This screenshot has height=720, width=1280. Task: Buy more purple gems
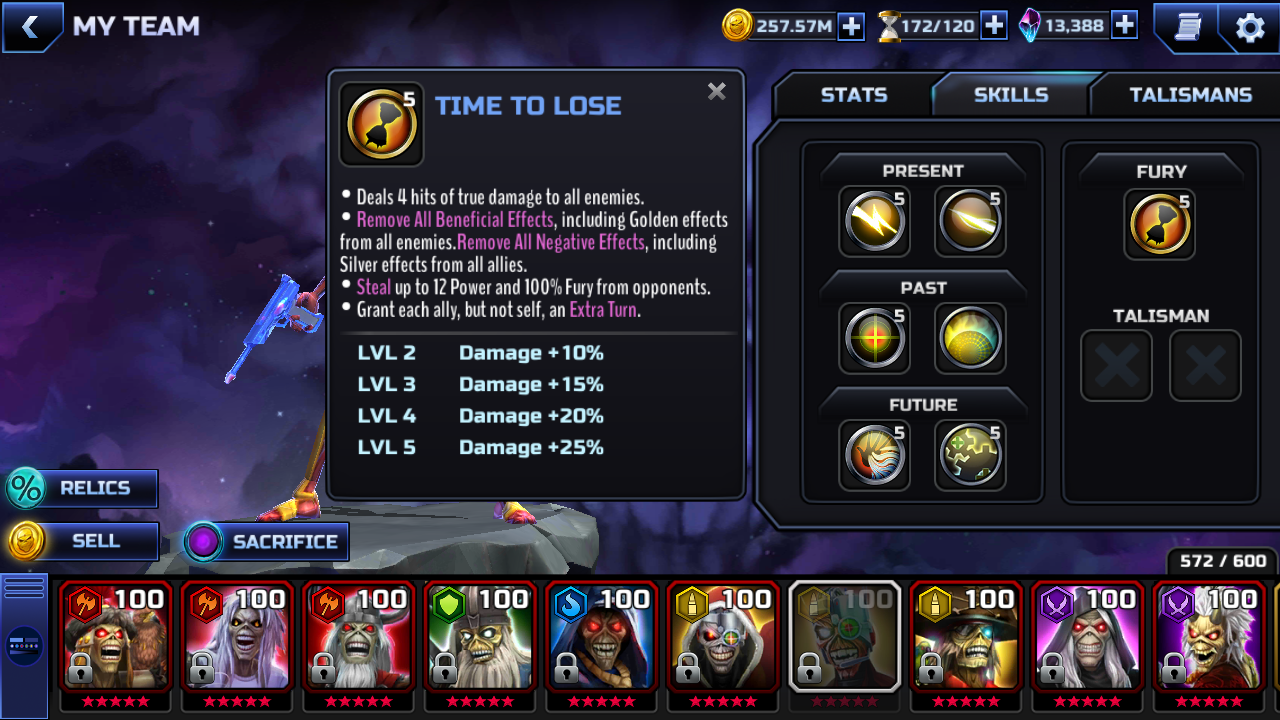(1124, 26)
